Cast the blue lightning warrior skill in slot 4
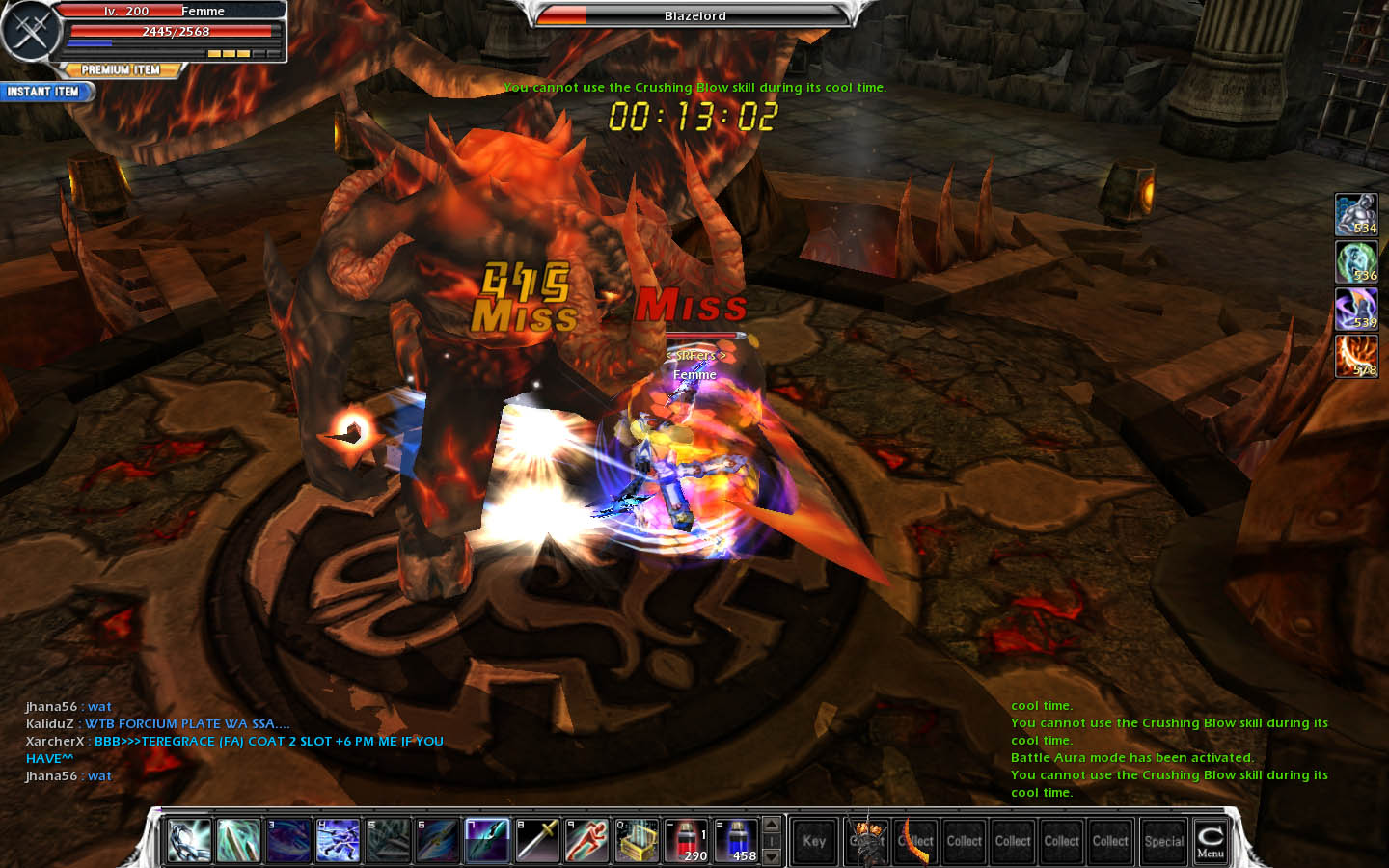1389x868 pixels. coord(338,840)
